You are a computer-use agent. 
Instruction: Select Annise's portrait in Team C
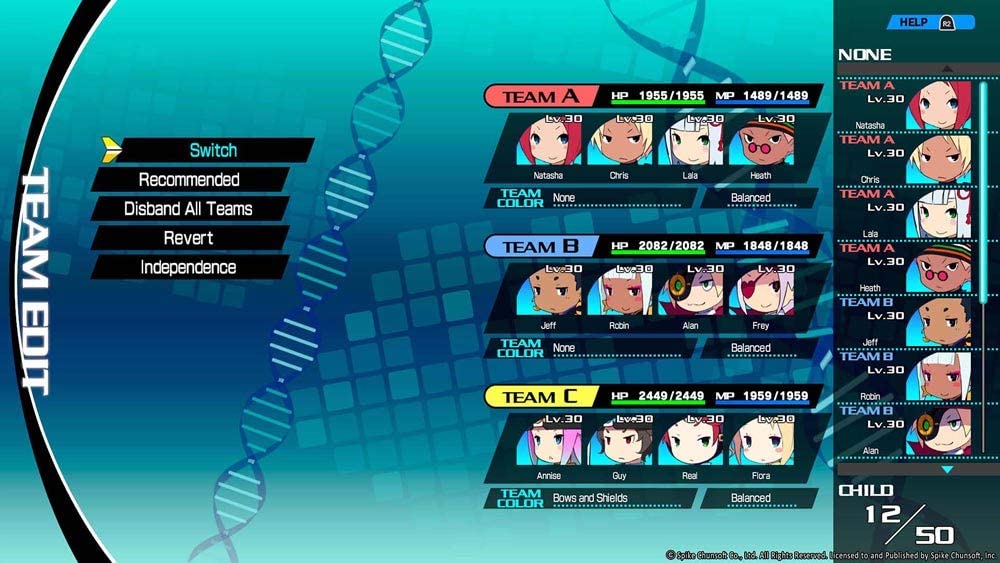[x=549, y=442]
